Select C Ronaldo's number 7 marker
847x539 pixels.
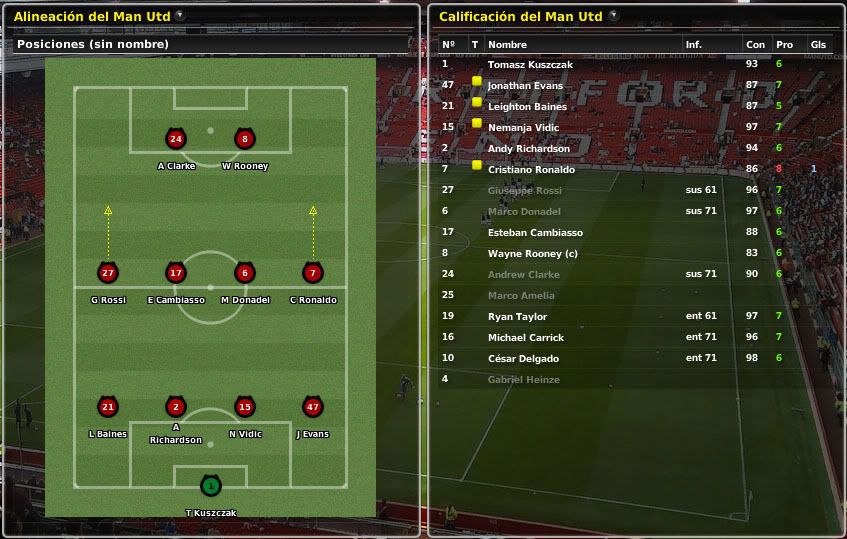pos(312,273)
